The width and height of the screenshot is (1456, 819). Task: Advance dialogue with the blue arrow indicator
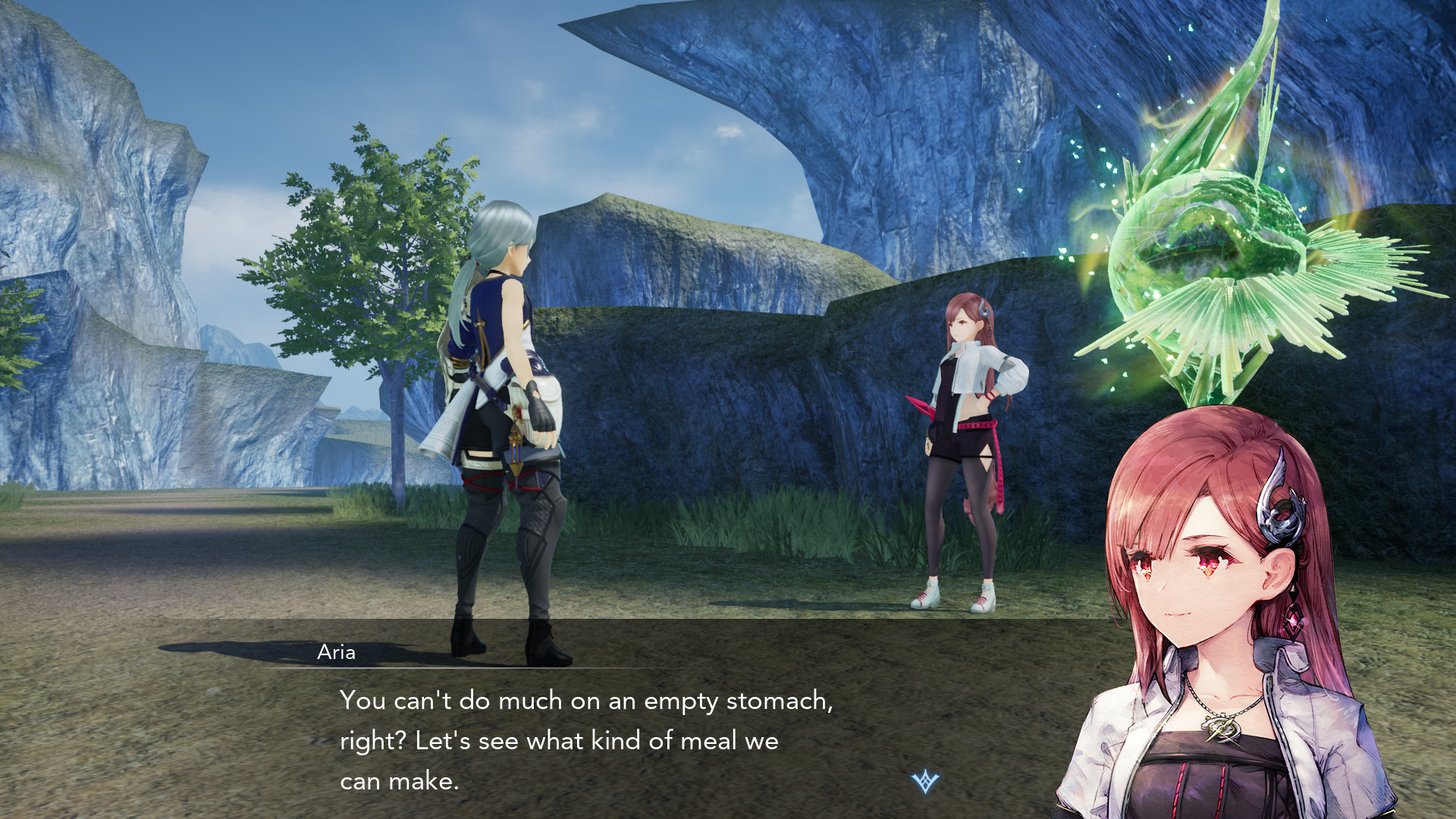tap(925, 781)
